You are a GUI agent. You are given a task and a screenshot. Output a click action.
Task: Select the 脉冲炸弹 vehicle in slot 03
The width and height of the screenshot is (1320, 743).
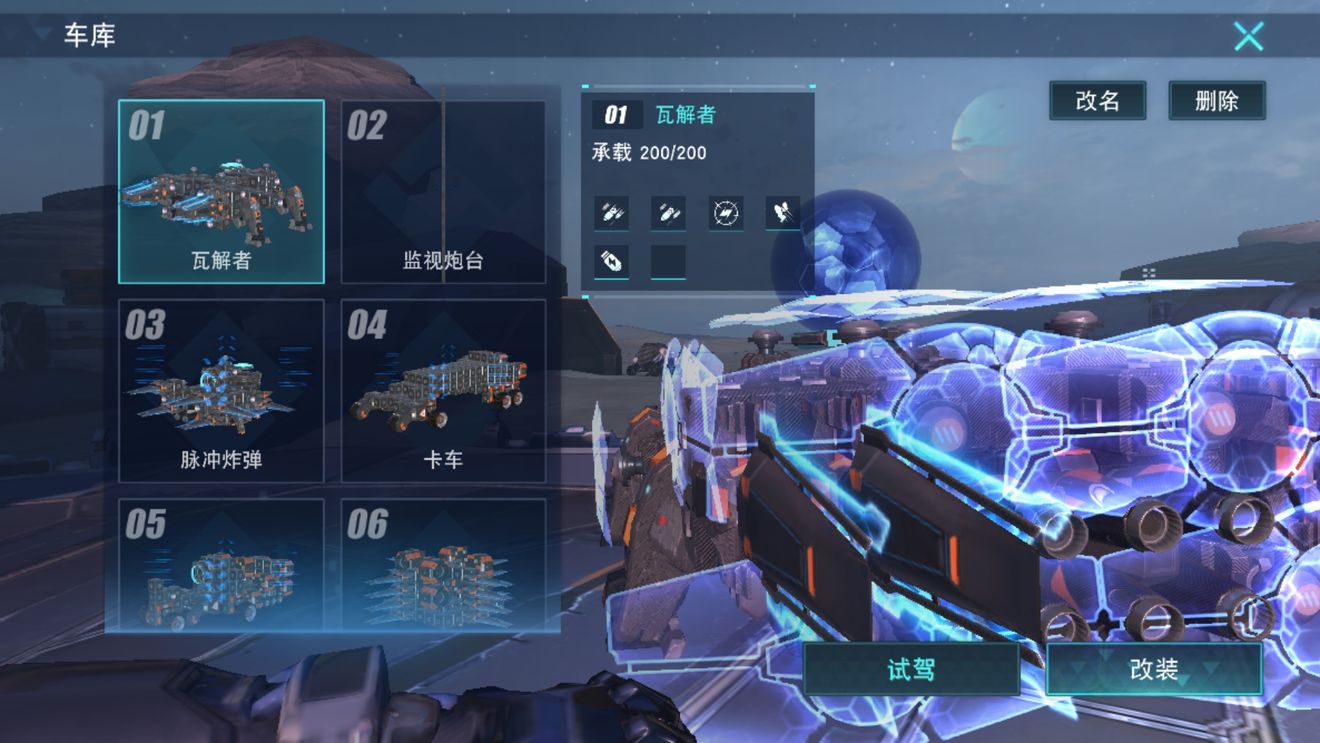click(x=222, y=390)
